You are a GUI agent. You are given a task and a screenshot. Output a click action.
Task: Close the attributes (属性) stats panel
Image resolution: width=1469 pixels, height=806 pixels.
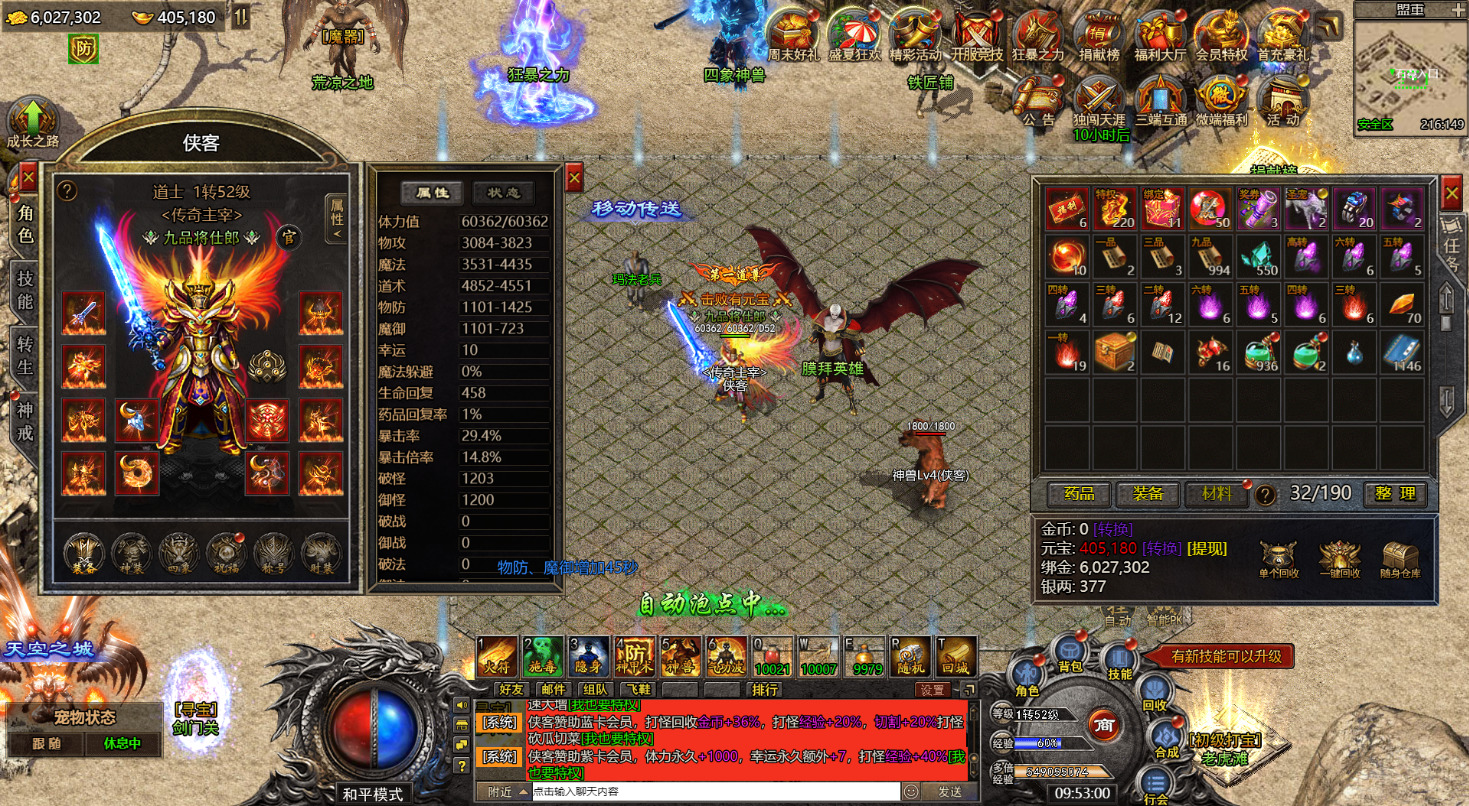pyautogui.click(x=574, y=178)
